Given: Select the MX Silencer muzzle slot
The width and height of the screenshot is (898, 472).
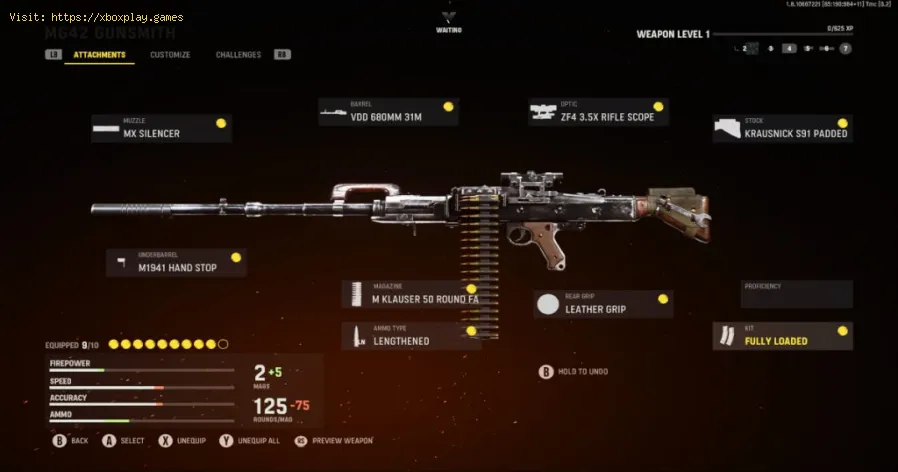Looking at the screenshot, I should (161, 128).
